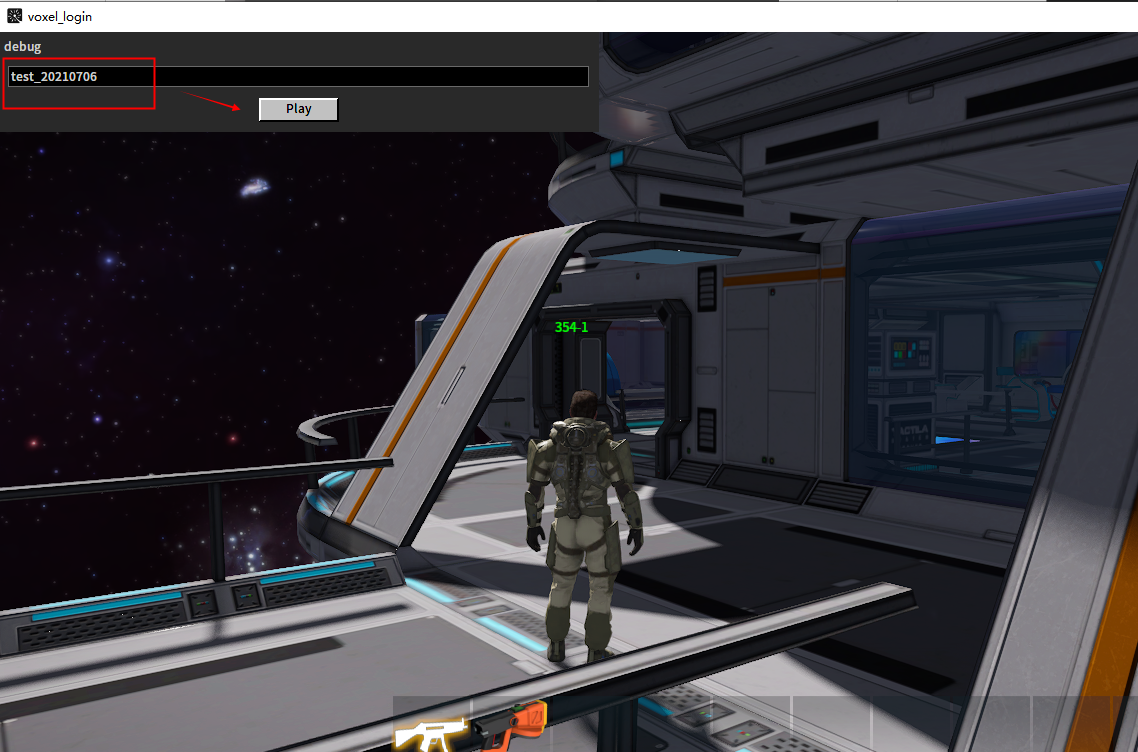The image size is (1138, 752).
Task: Select the orange tool hotbar slot
Action: tap(512, 724)
